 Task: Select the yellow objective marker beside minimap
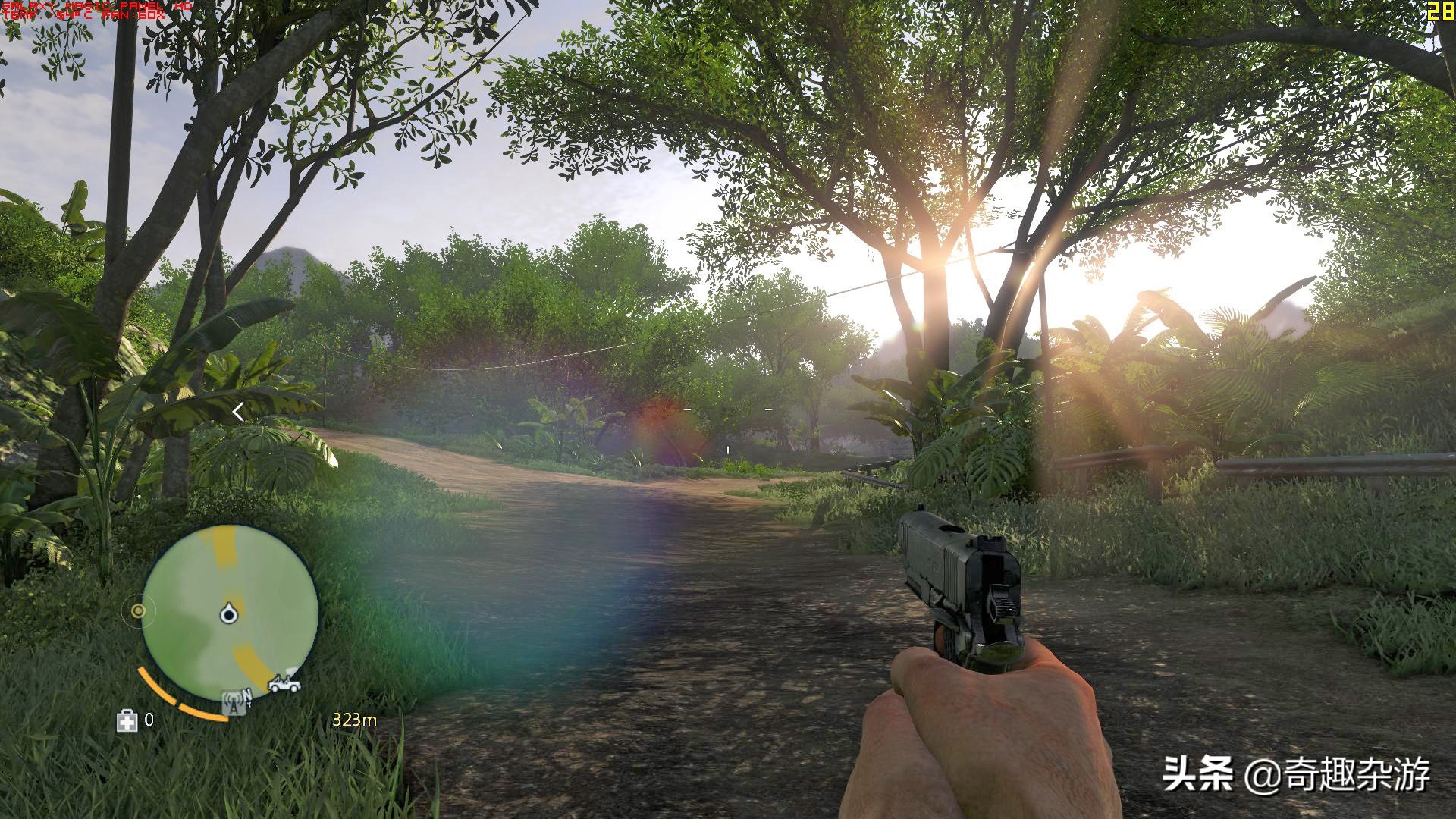(x=138, y=610)
